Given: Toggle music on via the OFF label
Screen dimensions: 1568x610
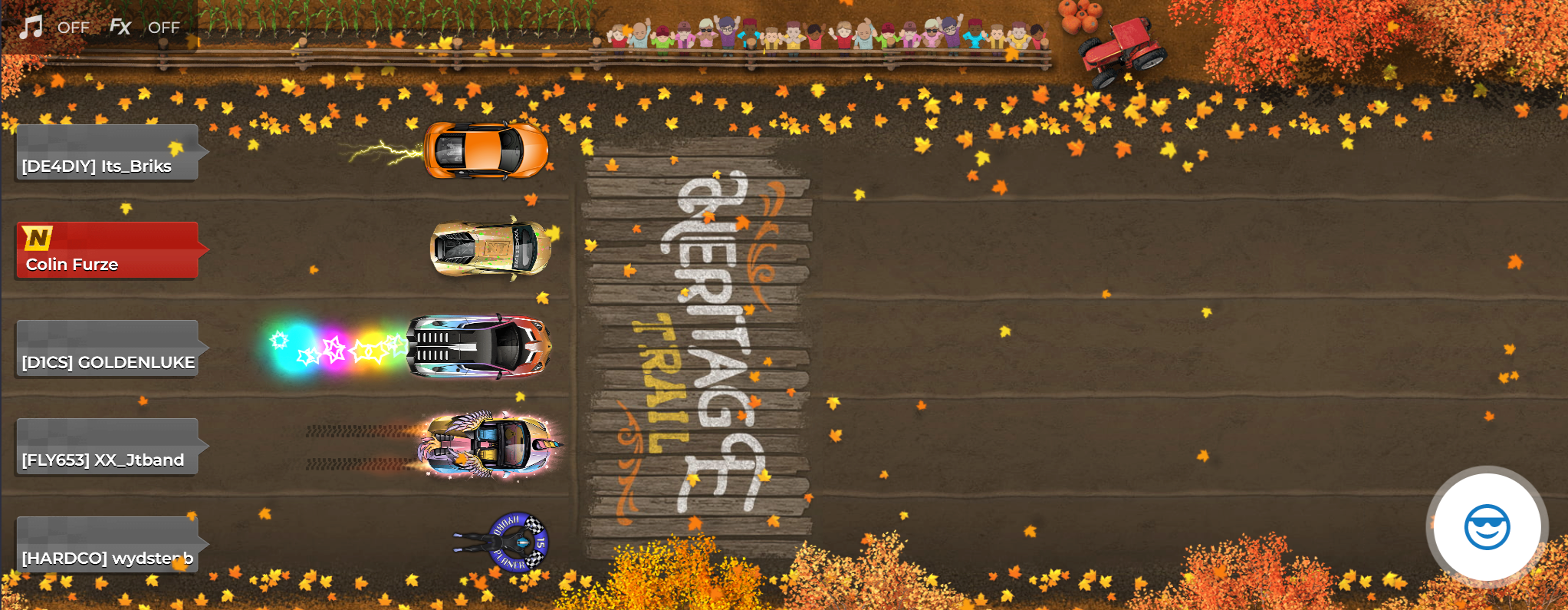Looking at the screenshot, I should coord(74,27).
